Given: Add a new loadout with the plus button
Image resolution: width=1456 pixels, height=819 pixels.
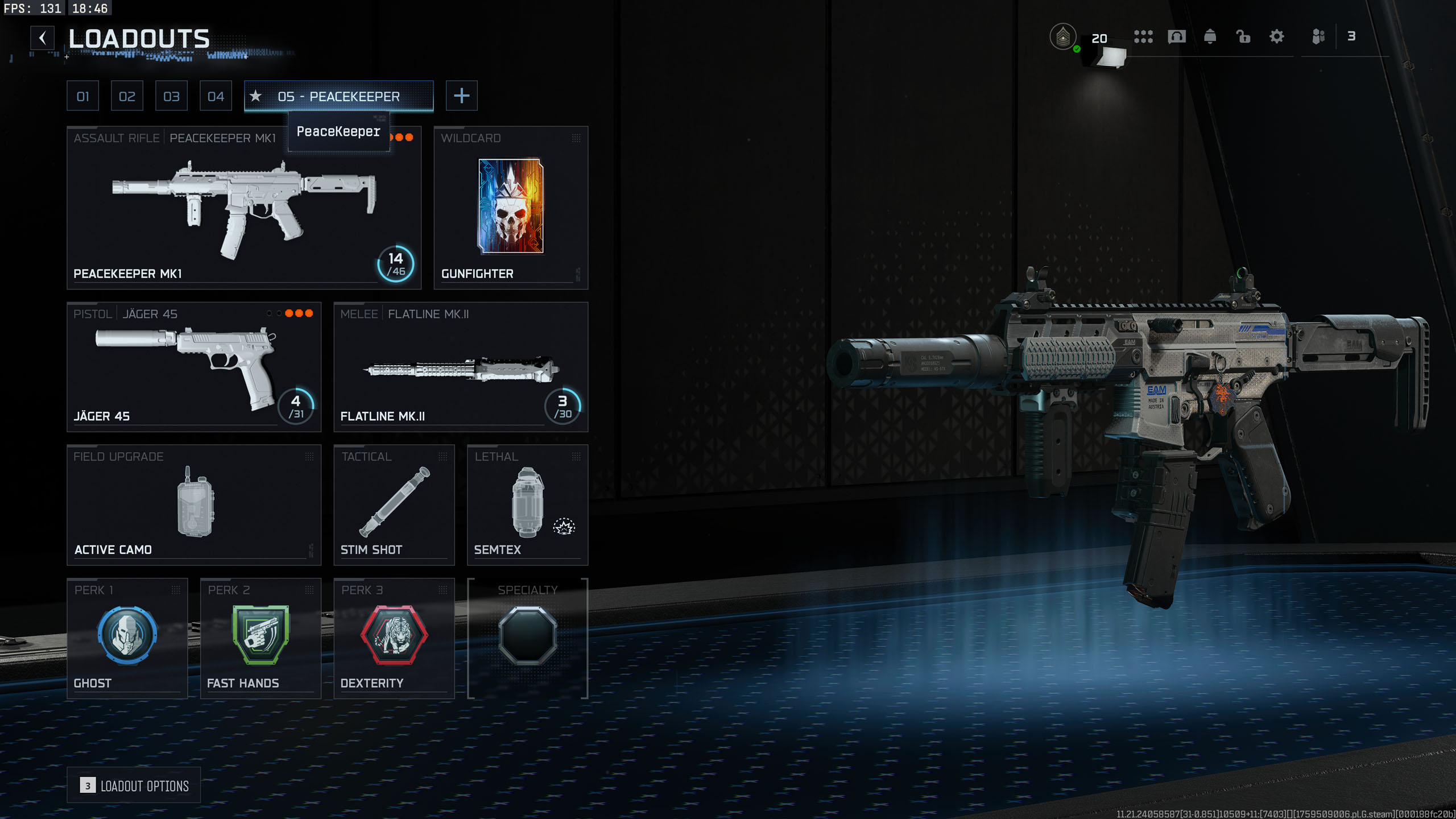Looking at the screenshot, I should pos(461,96).
